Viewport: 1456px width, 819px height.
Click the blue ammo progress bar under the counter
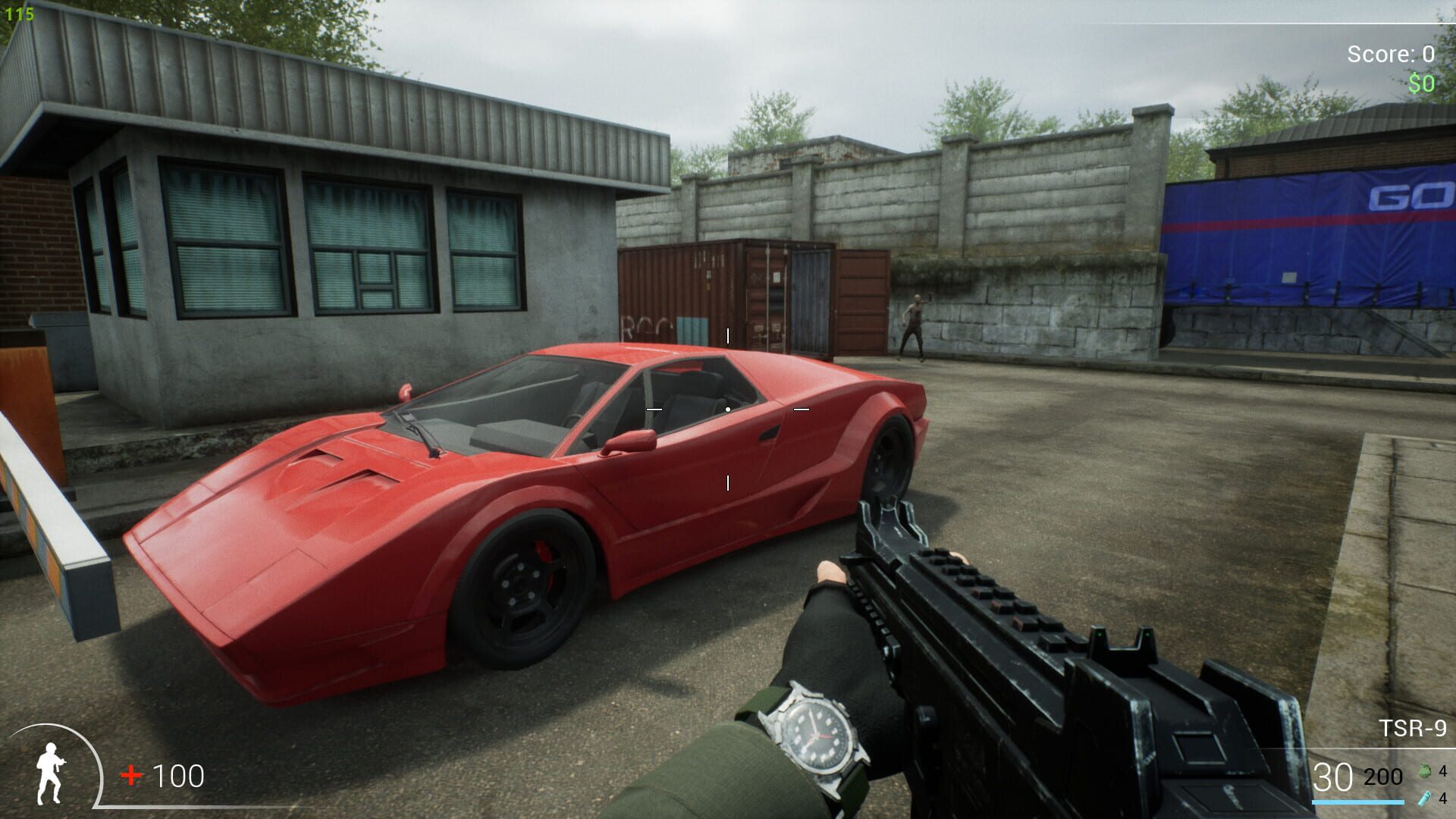click(1357, 802)
